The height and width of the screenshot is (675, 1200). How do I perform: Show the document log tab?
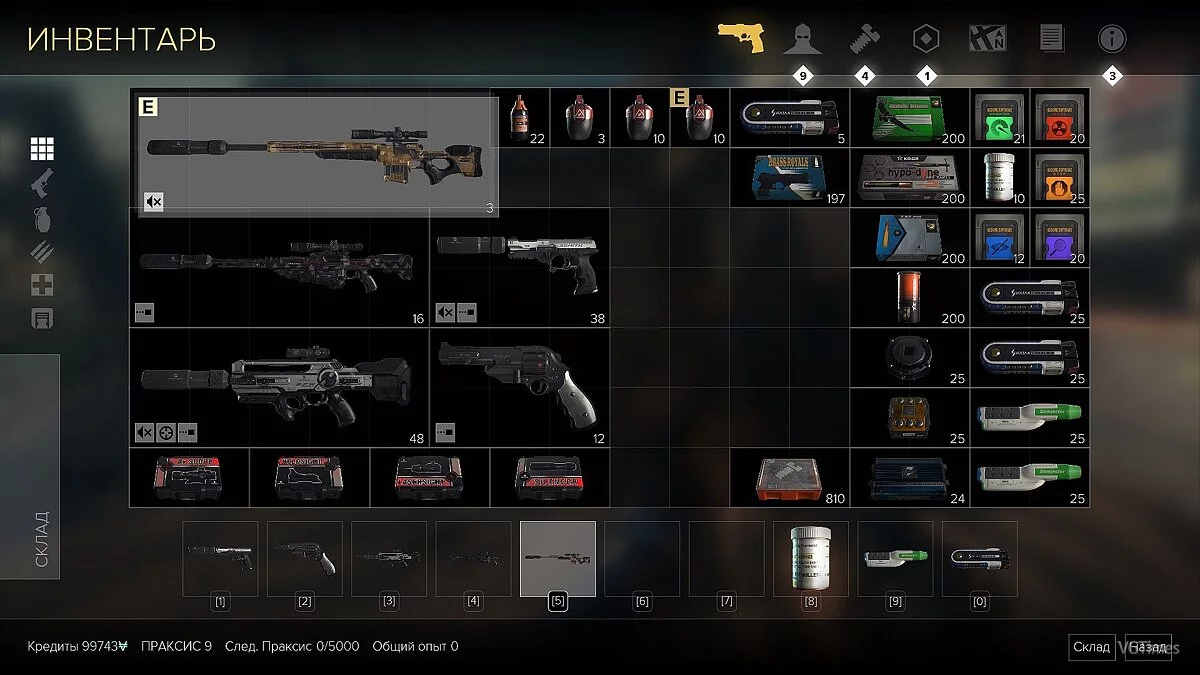[1051, 40]
